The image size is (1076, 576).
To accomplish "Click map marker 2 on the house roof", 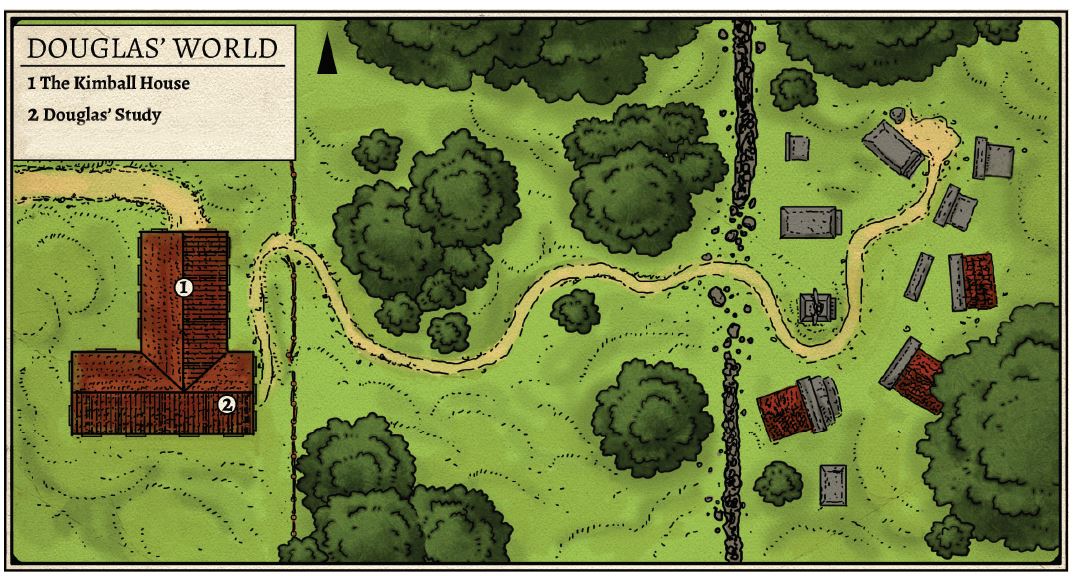I will pos(227,405).
